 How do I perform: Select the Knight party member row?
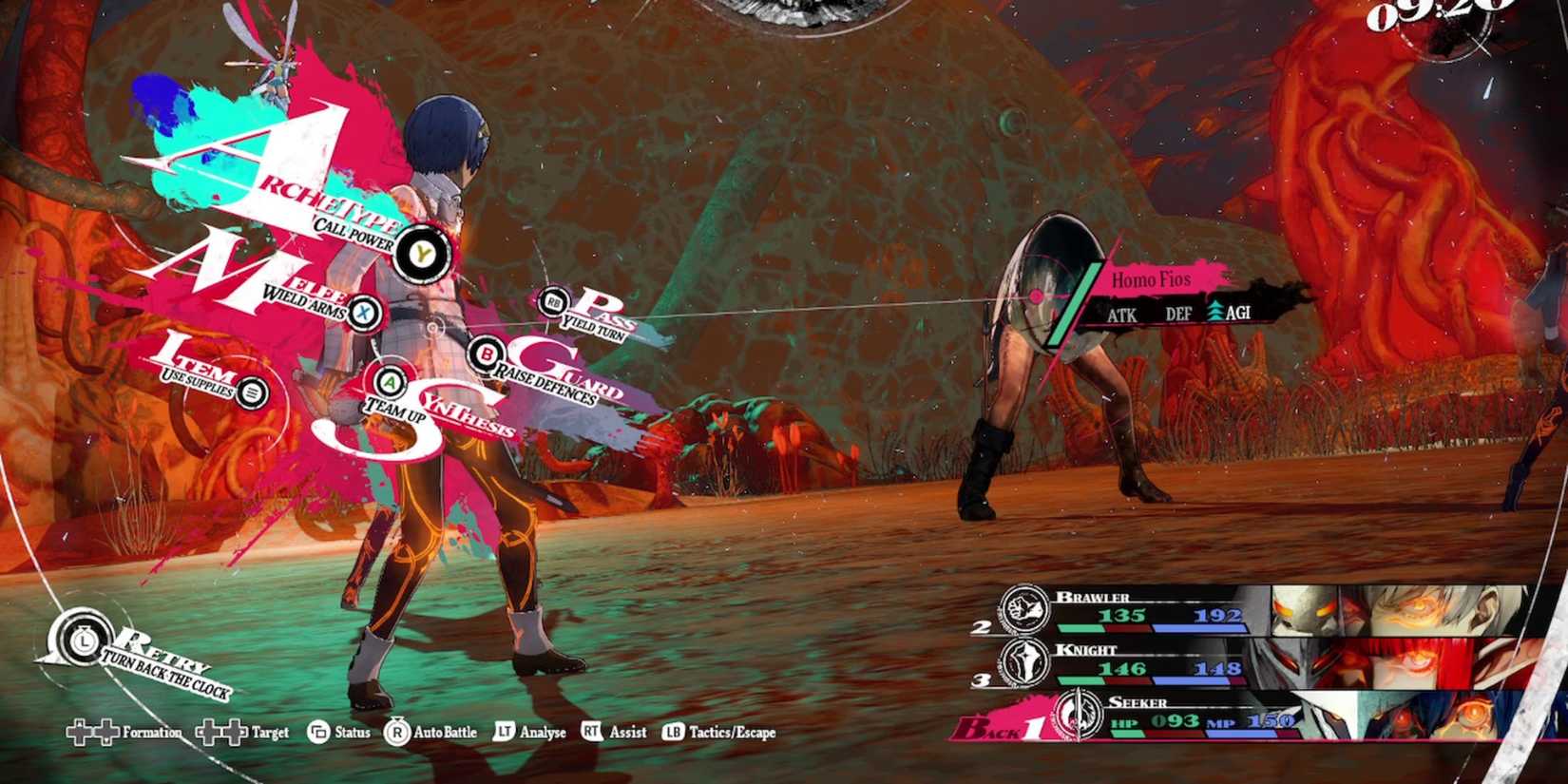click(1264, 663)
